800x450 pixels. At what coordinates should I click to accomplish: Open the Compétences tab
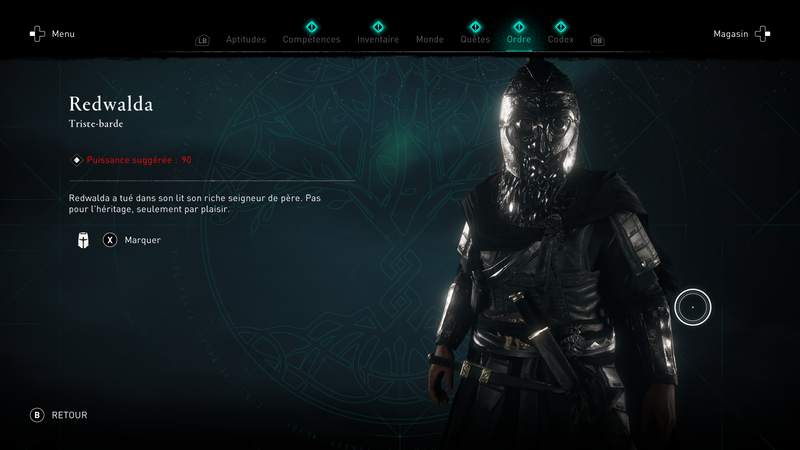311,40
